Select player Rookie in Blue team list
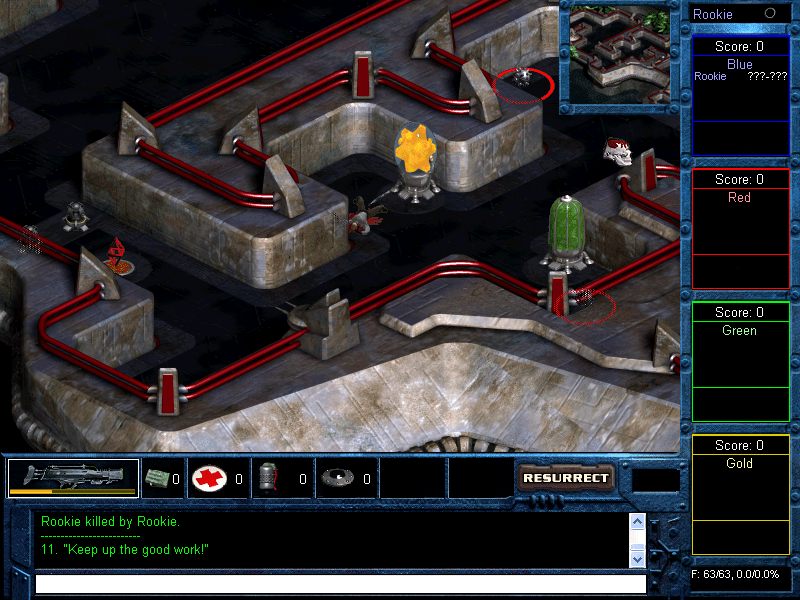Viewport: 800px width, 600px height. [711, 77]
